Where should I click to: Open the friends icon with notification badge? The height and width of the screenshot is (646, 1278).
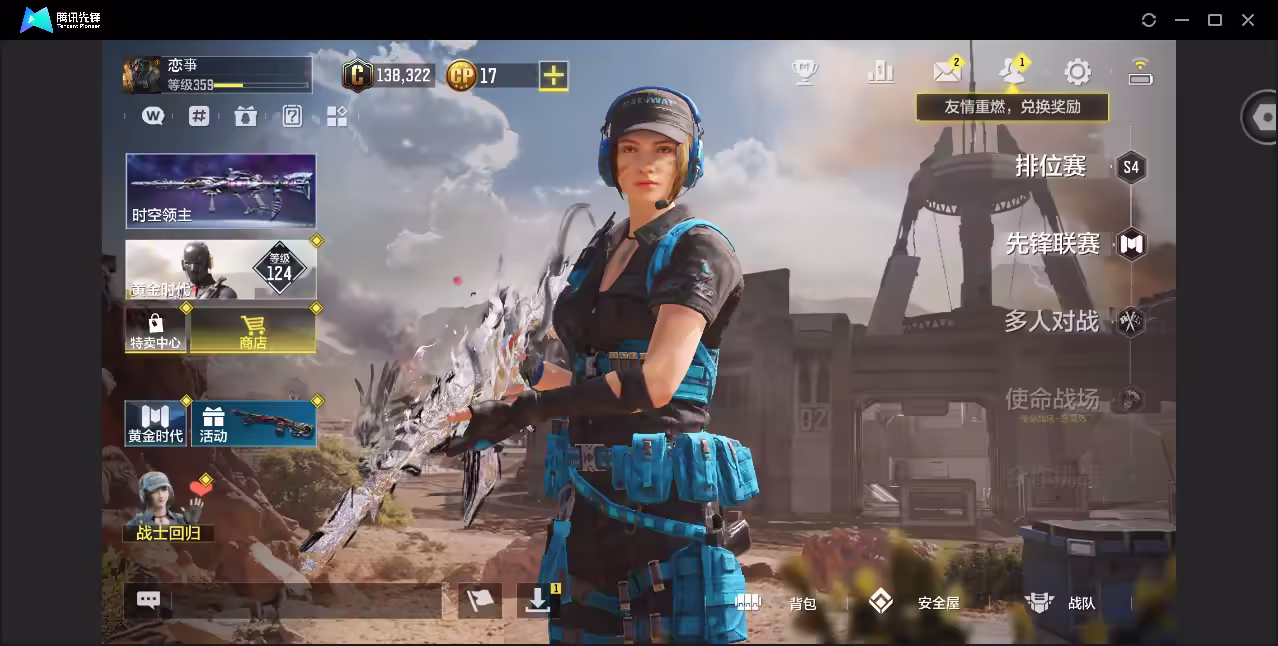(1012, 71)
